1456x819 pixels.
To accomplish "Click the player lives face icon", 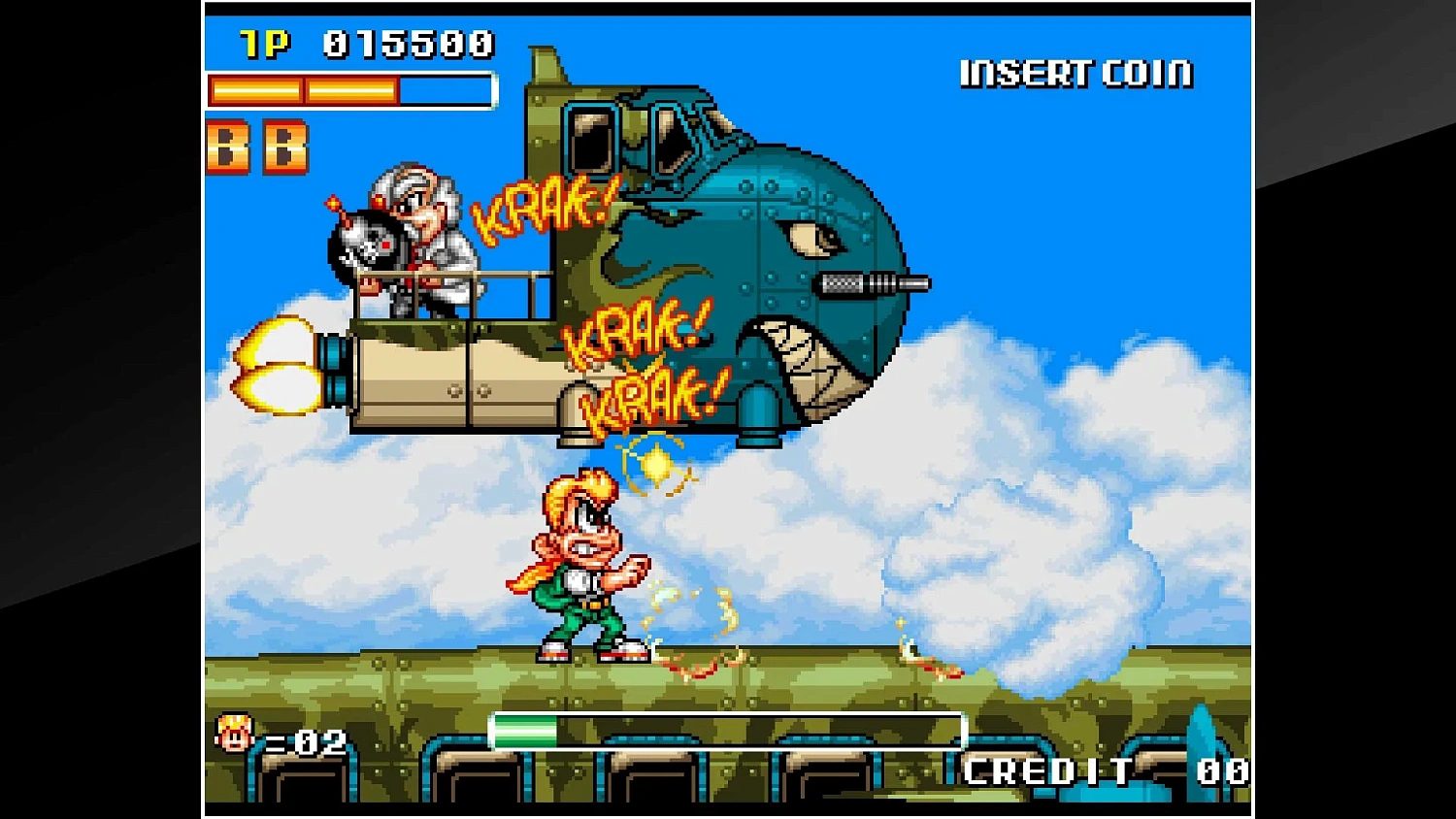I will click(x=233, y=735).
